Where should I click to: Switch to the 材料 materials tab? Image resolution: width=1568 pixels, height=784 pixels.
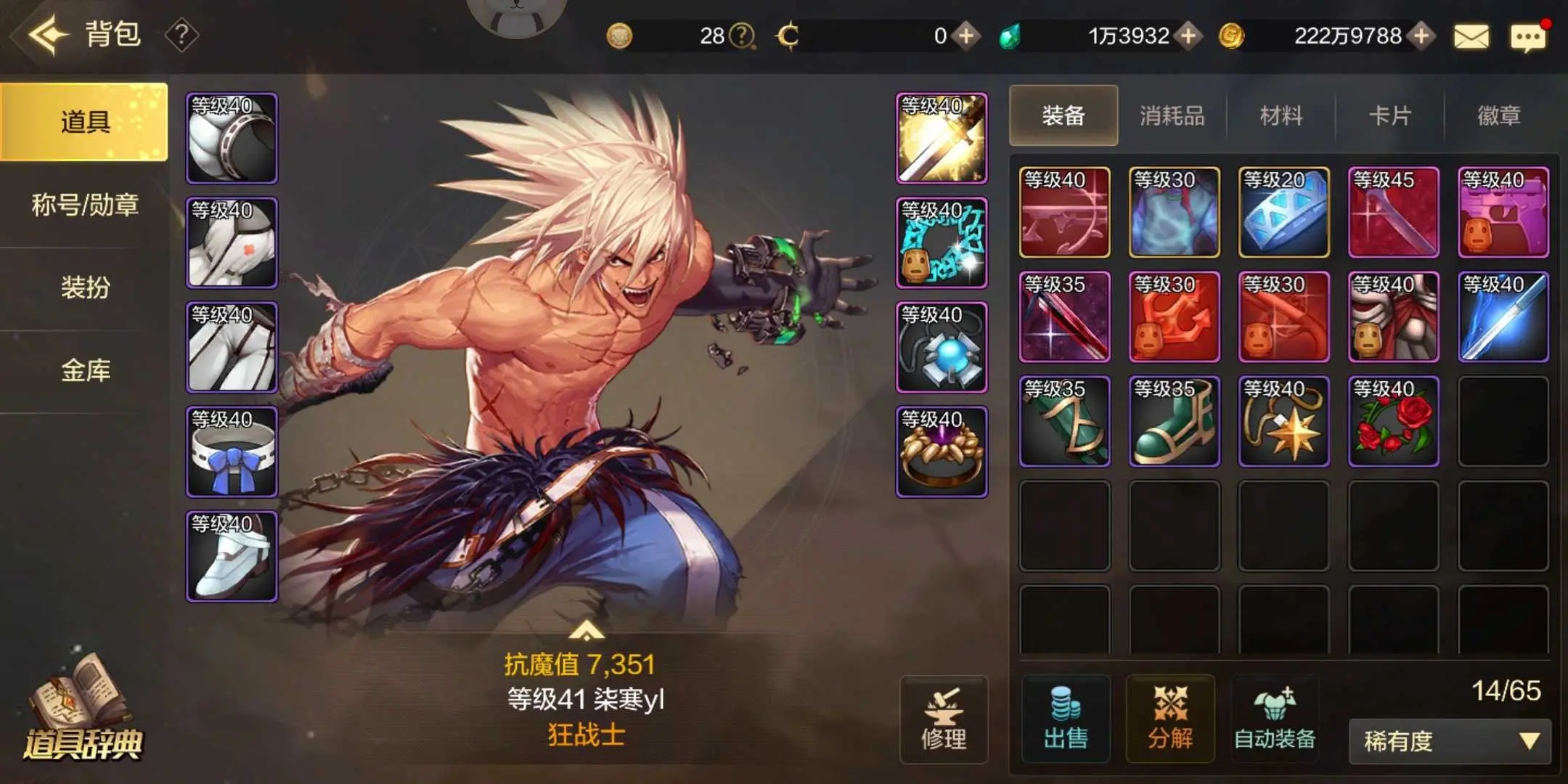(x=1281, y=115)
